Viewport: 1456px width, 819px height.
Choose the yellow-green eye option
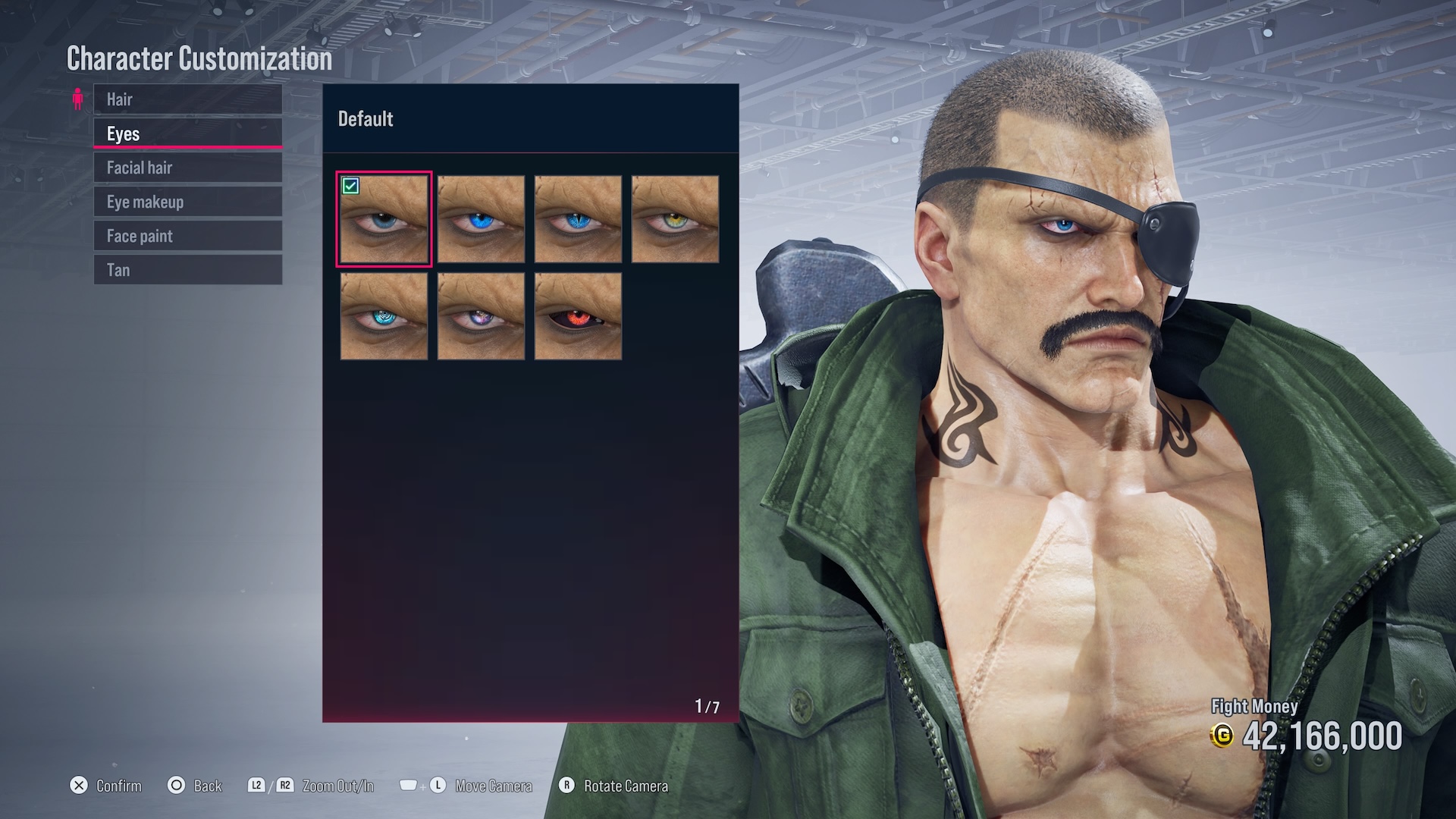(x=675, y=219)
